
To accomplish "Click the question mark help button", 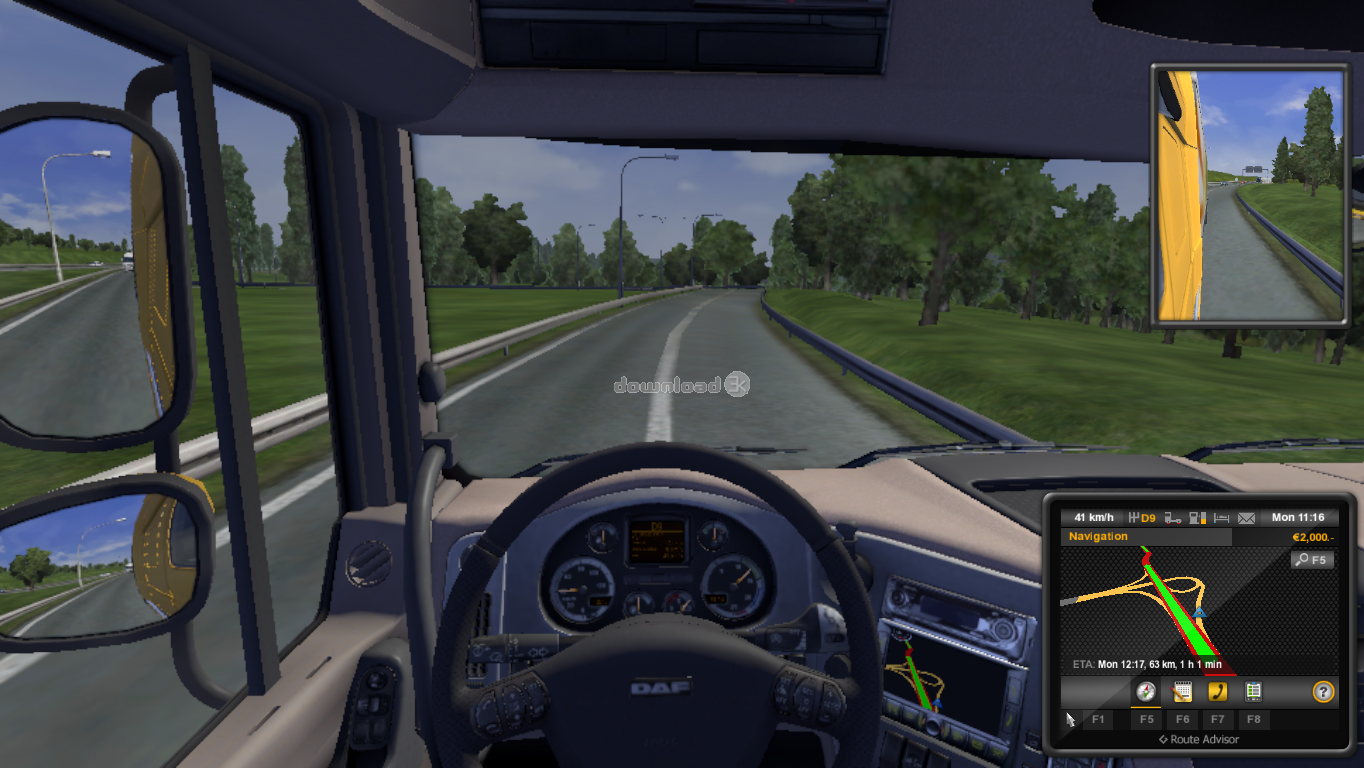I will point(1323,691).
